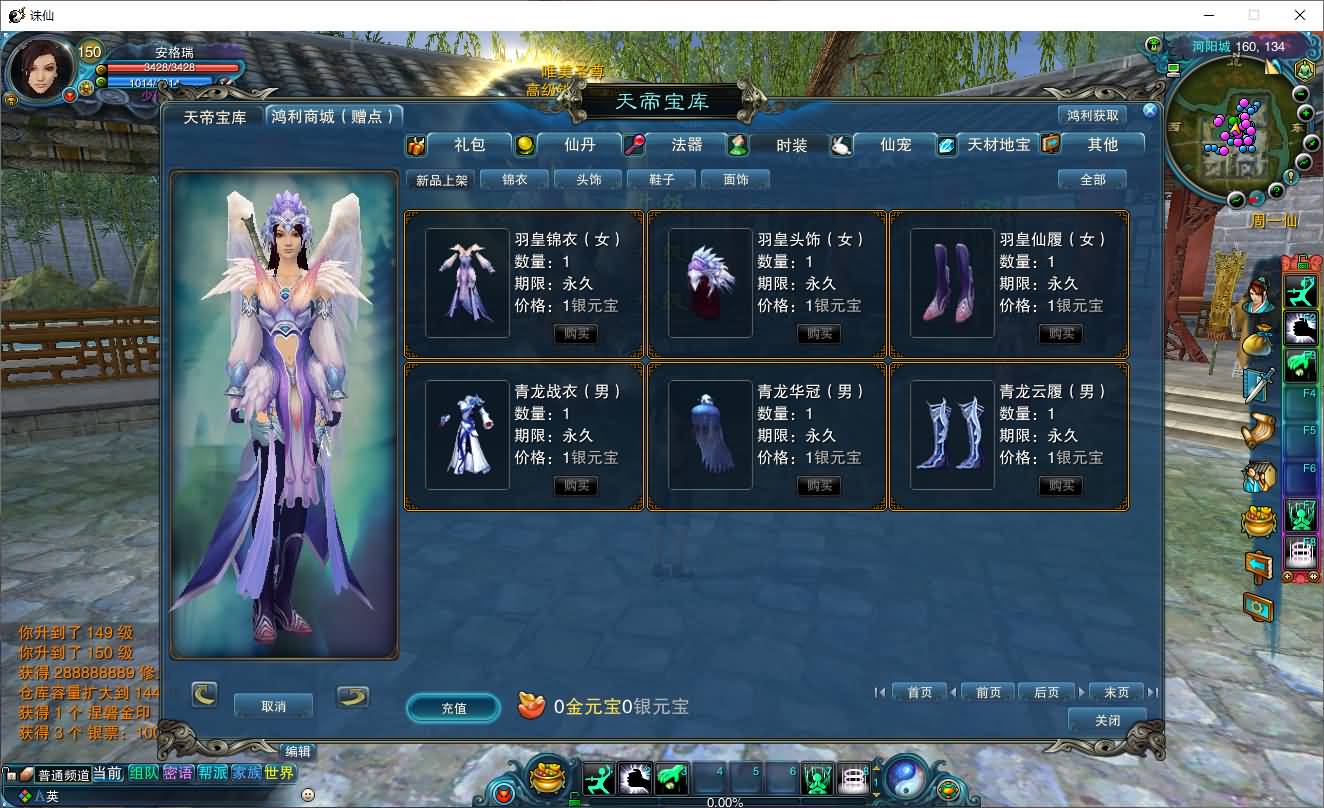Filter fashion by 锦衣
The image size is (1324, 808).
click(x=514, y=180)
